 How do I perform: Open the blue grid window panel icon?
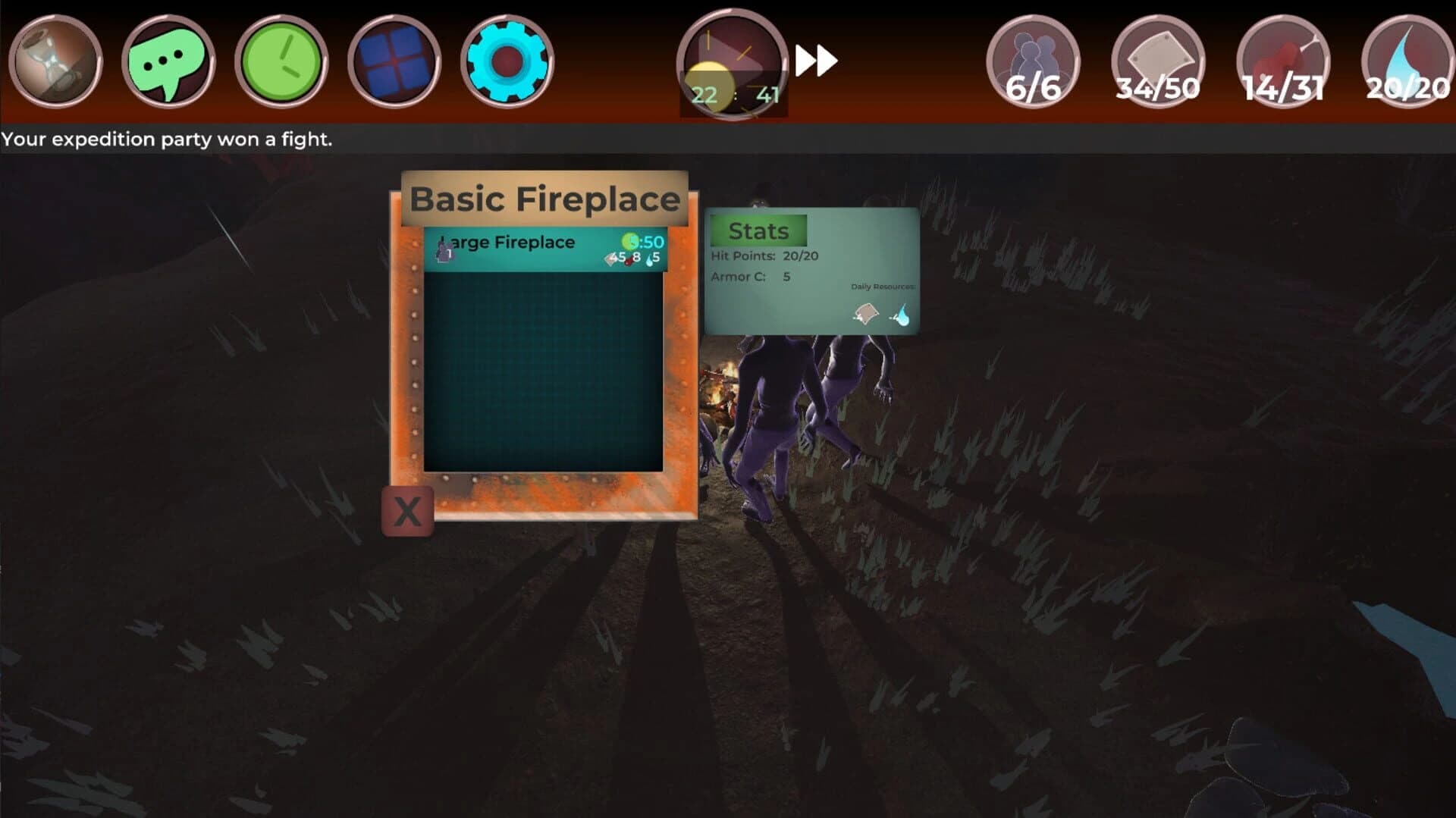[x=394, y=63]
